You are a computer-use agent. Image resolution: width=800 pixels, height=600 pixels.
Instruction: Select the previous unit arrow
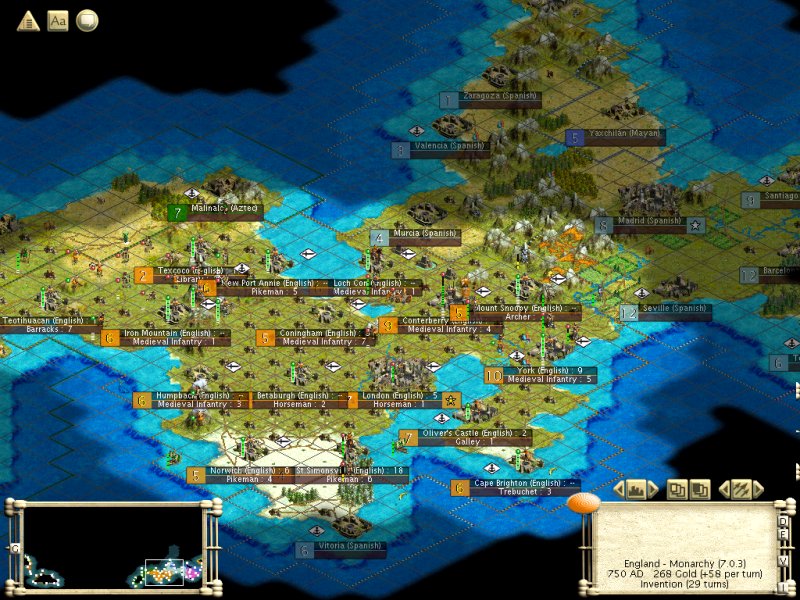(724, 489)
